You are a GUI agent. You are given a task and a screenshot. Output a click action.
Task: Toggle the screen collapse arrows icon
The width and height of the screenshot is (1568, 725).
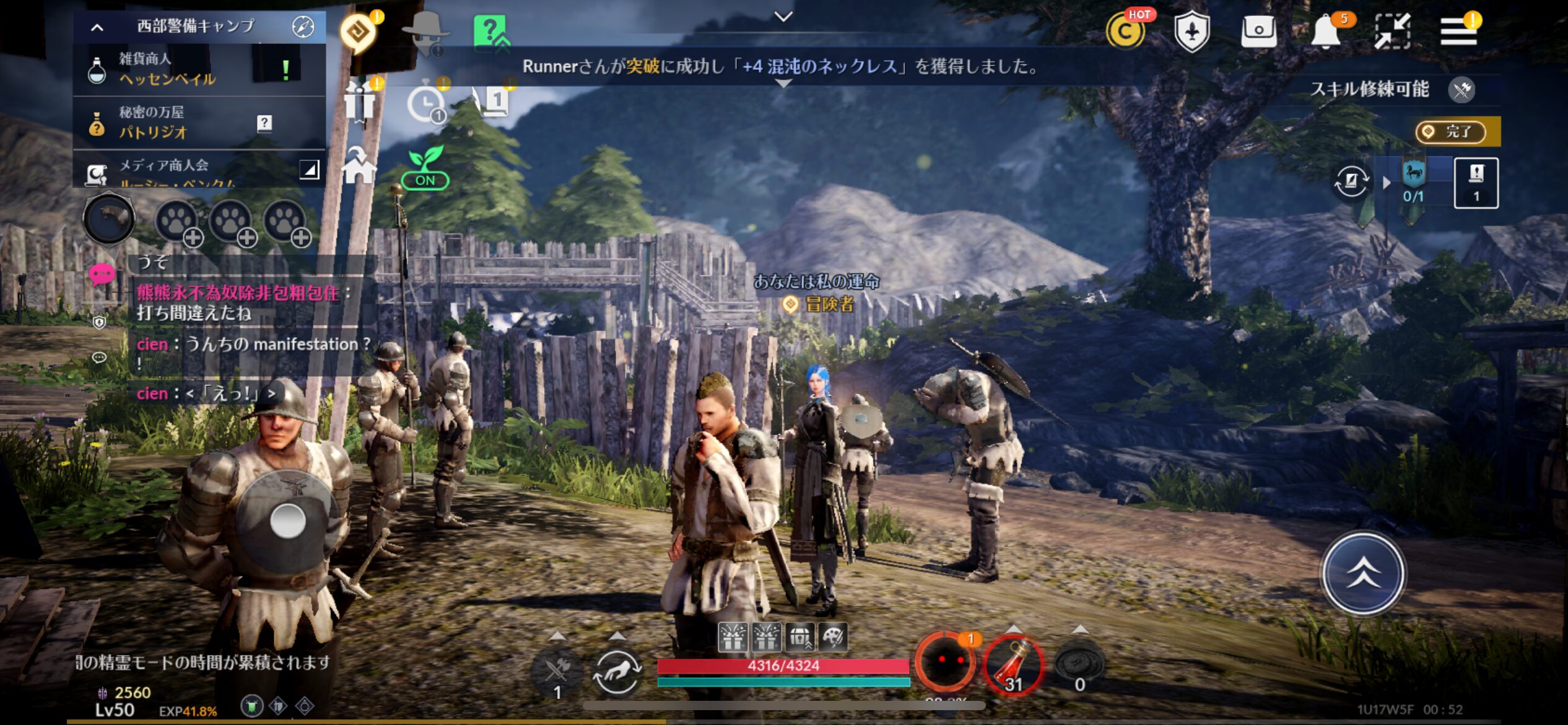coord(1392,31)
